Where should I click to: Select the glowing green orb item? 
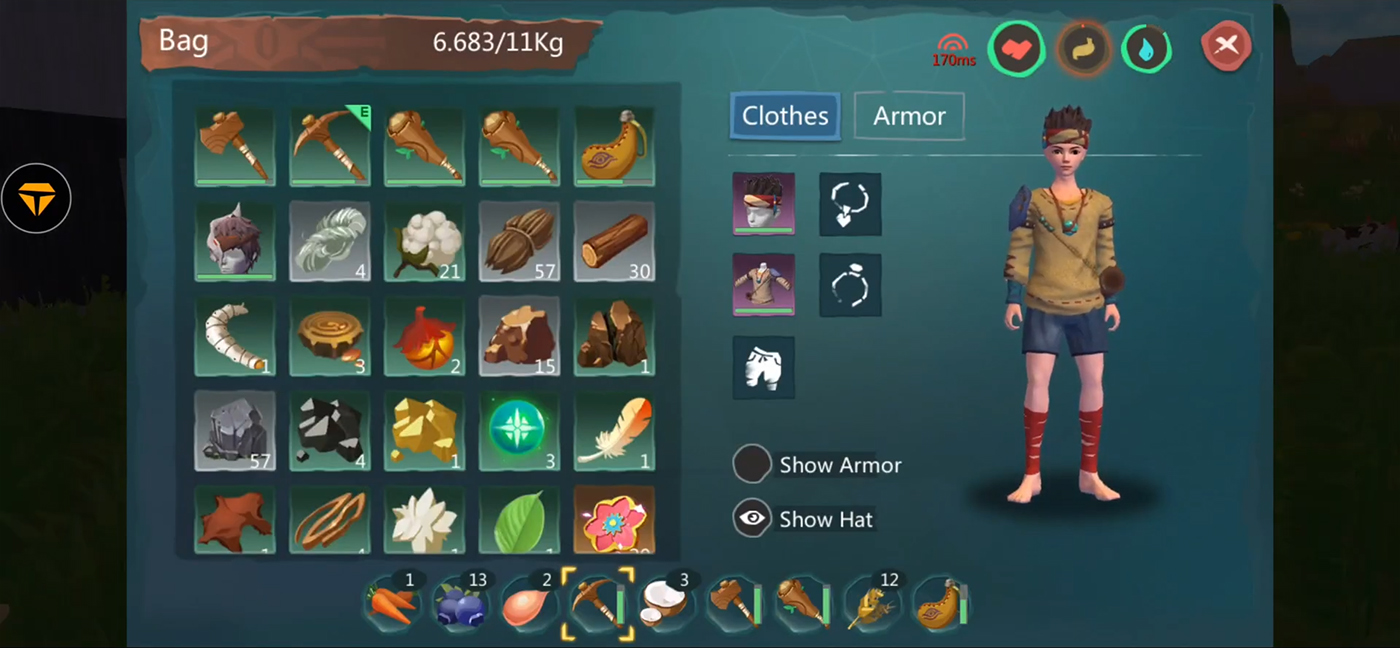click(x=519, y=430)
